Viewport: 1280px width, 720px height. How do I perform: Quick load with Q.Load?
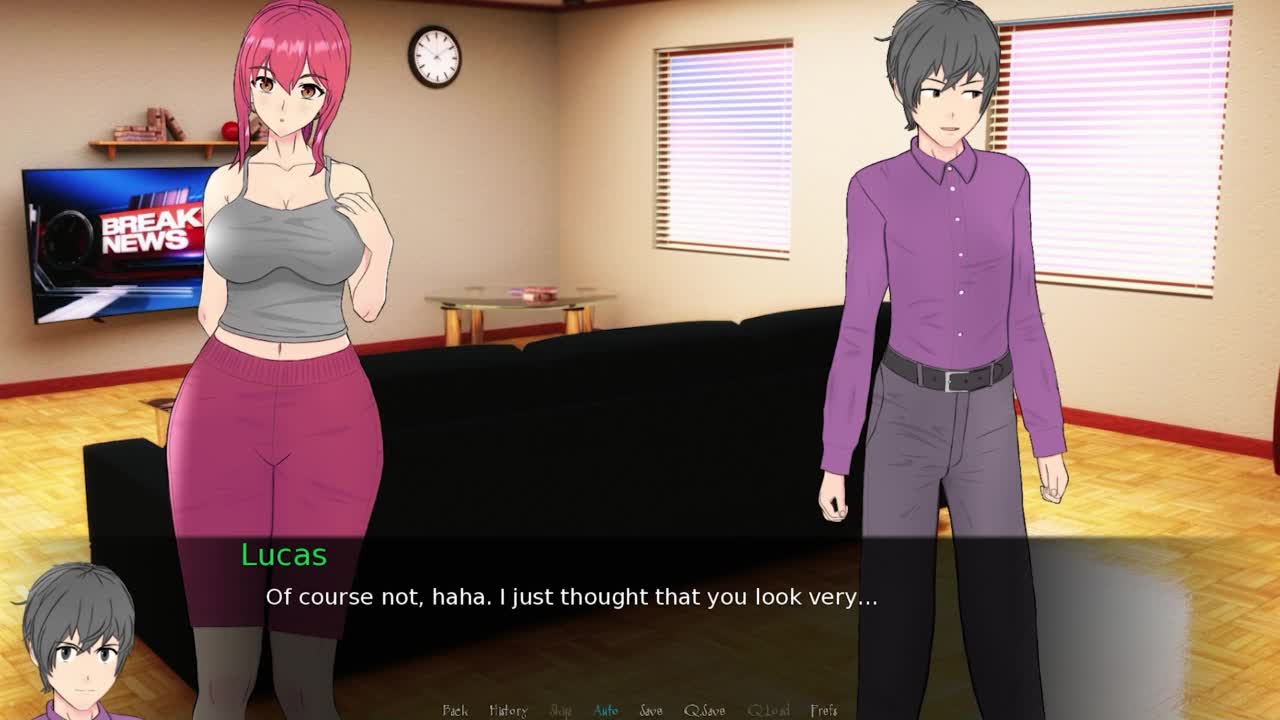click(768, 710)
